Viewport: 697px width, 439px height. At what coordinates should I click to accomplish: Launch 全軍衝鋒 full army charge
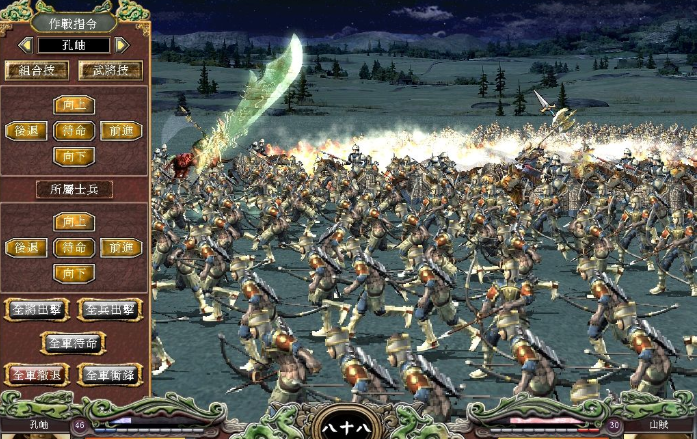110,375
